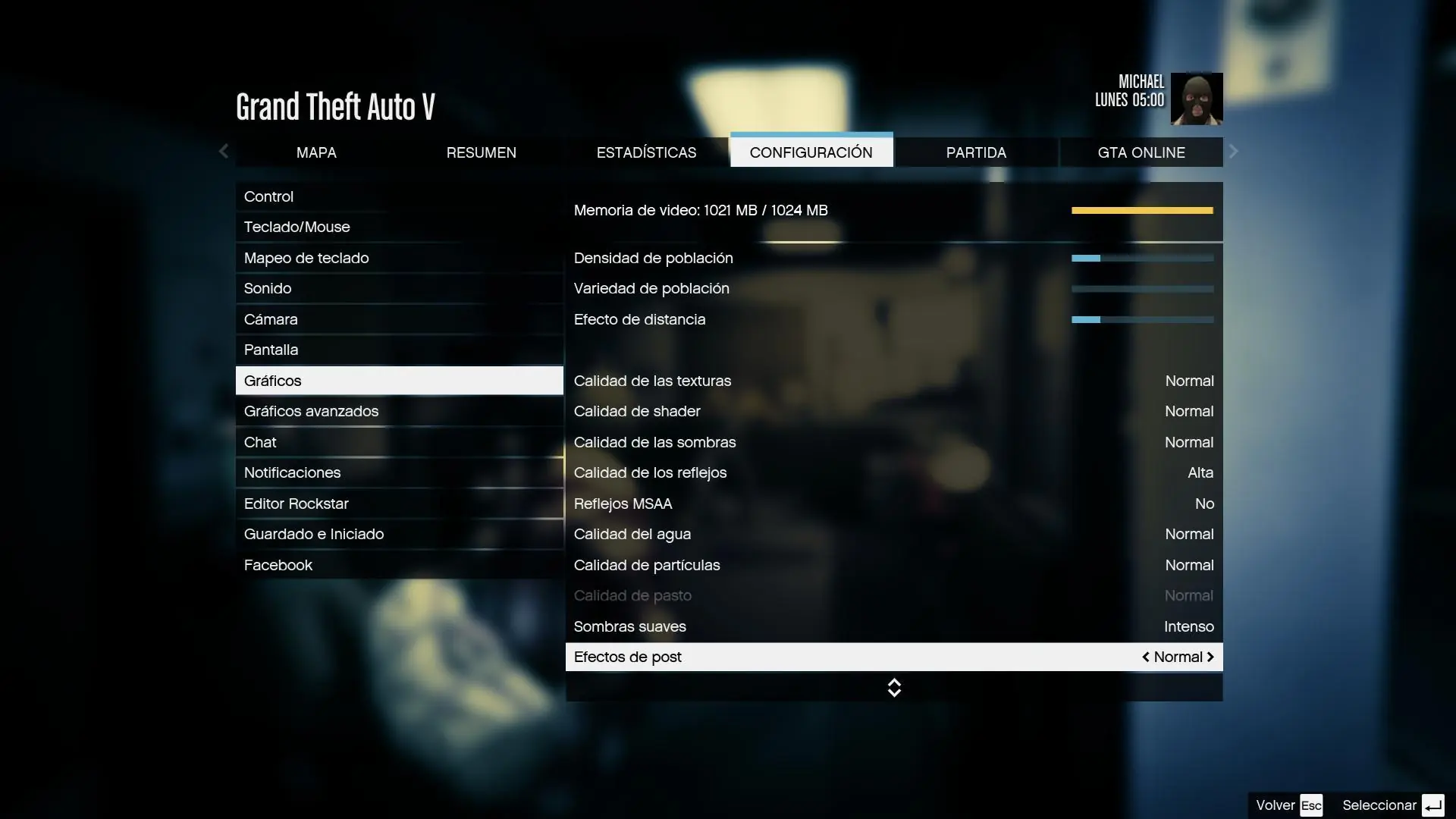Click the right arrow on the Efectos de post stepper
Image resolution: width=1456 pixels, height=819 pixels.
coord(1210,657)
